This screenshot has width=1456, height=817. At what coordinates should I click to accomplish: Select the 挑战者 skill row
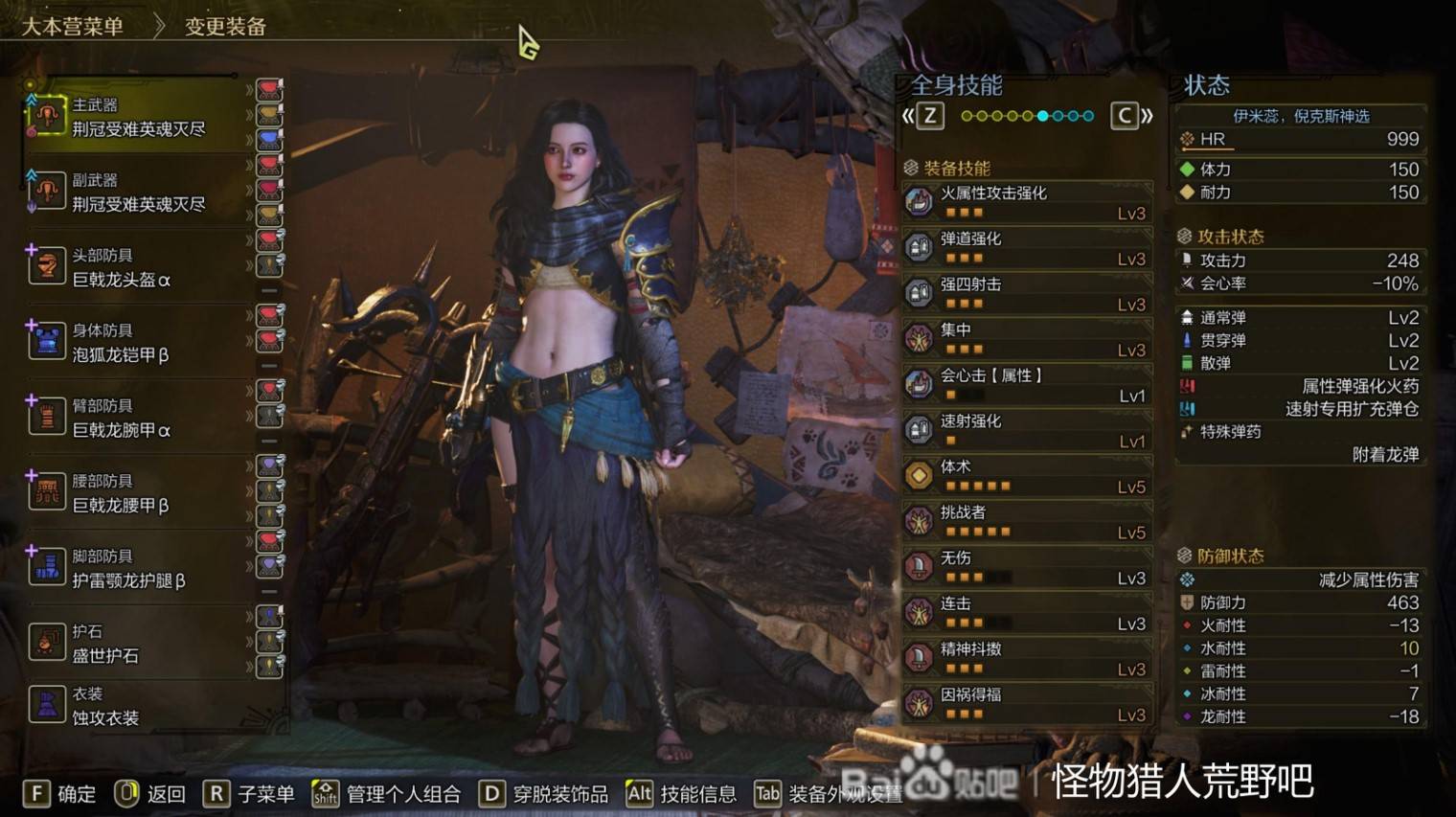(1026, 522)
